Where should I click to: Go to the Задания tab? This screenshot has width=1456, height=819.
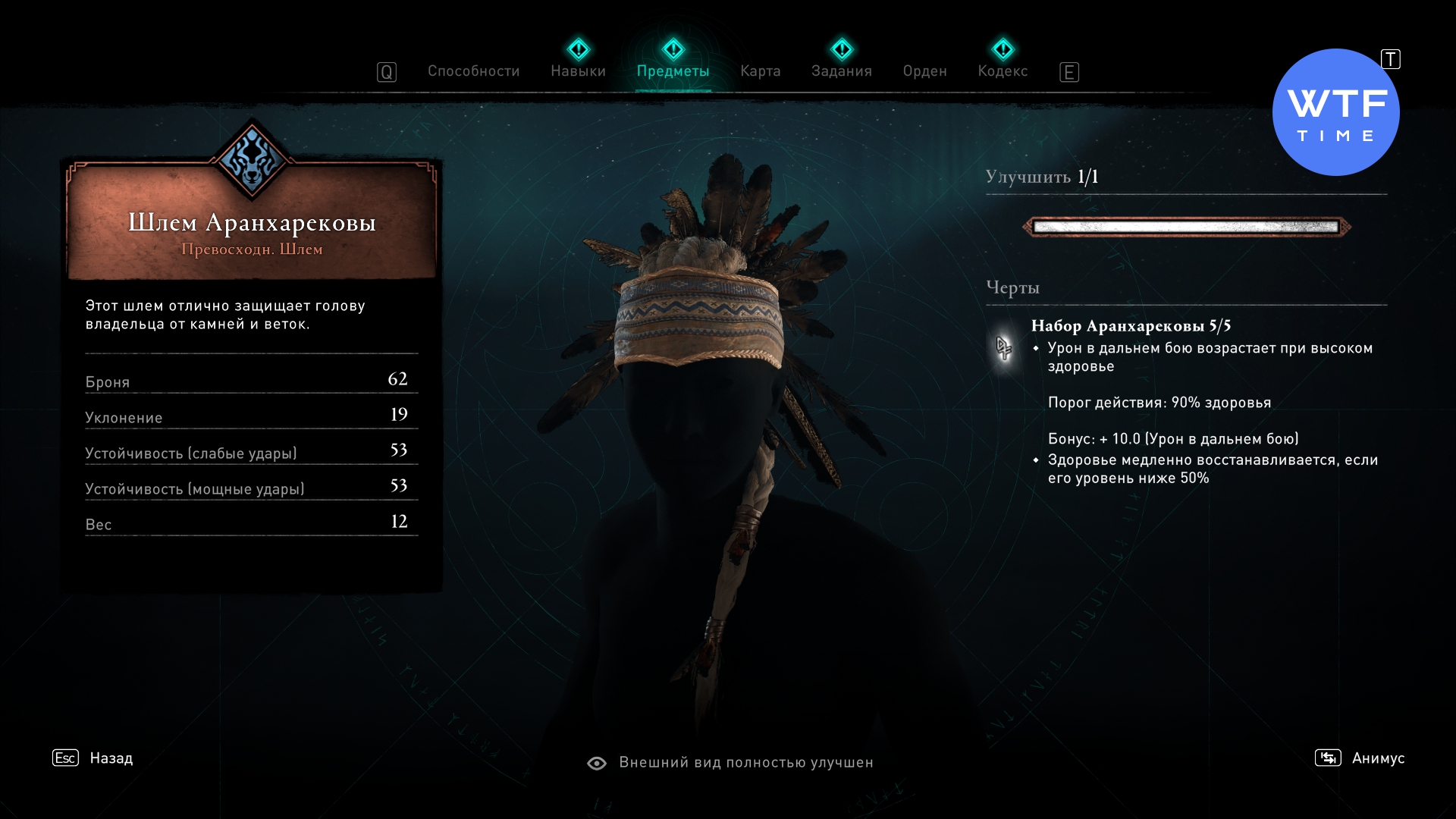tap(841, 71)
